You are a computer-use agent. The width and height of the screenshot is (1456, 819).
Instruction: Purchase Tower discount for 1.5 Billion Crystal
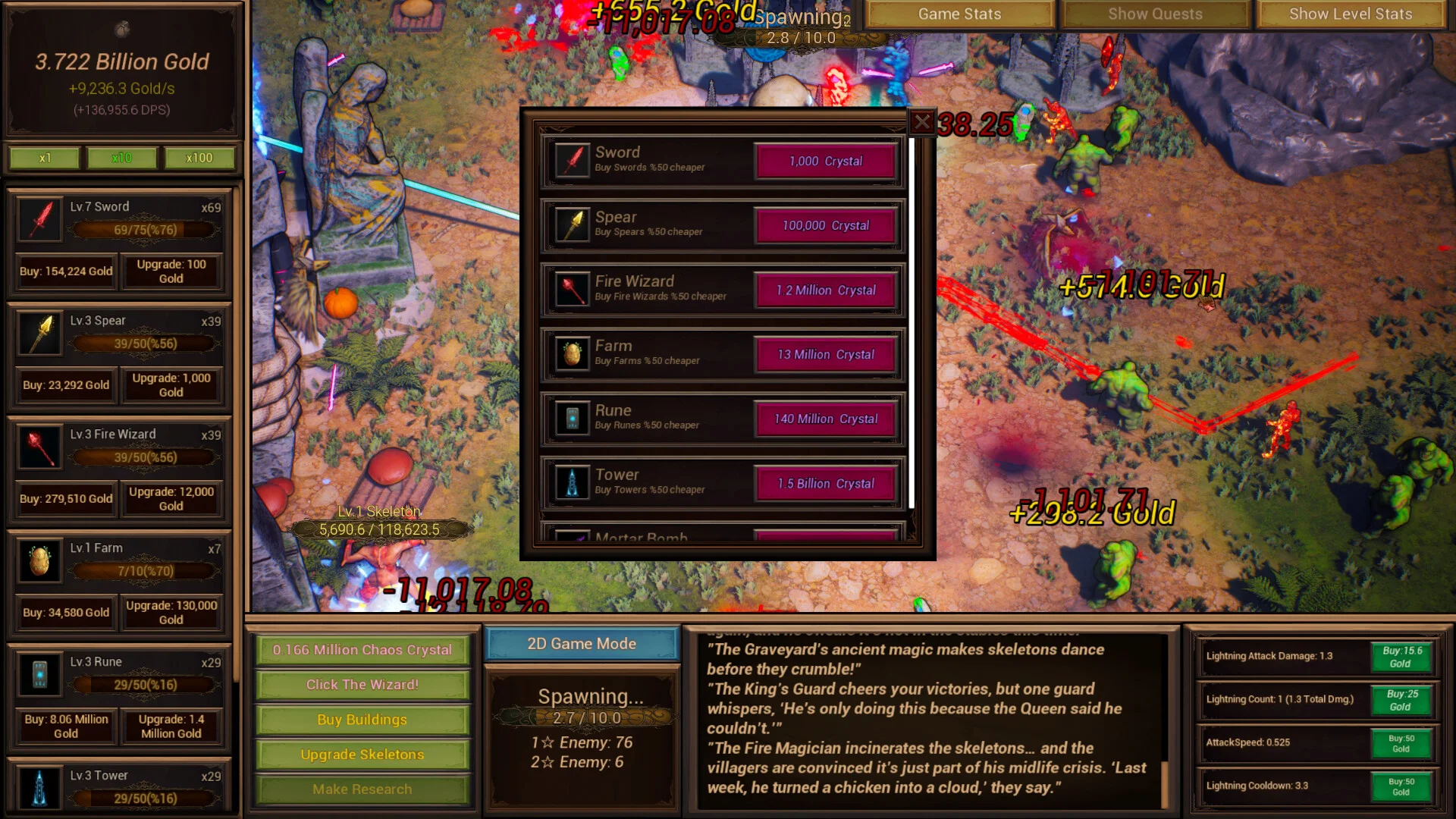tap(825, 484)
